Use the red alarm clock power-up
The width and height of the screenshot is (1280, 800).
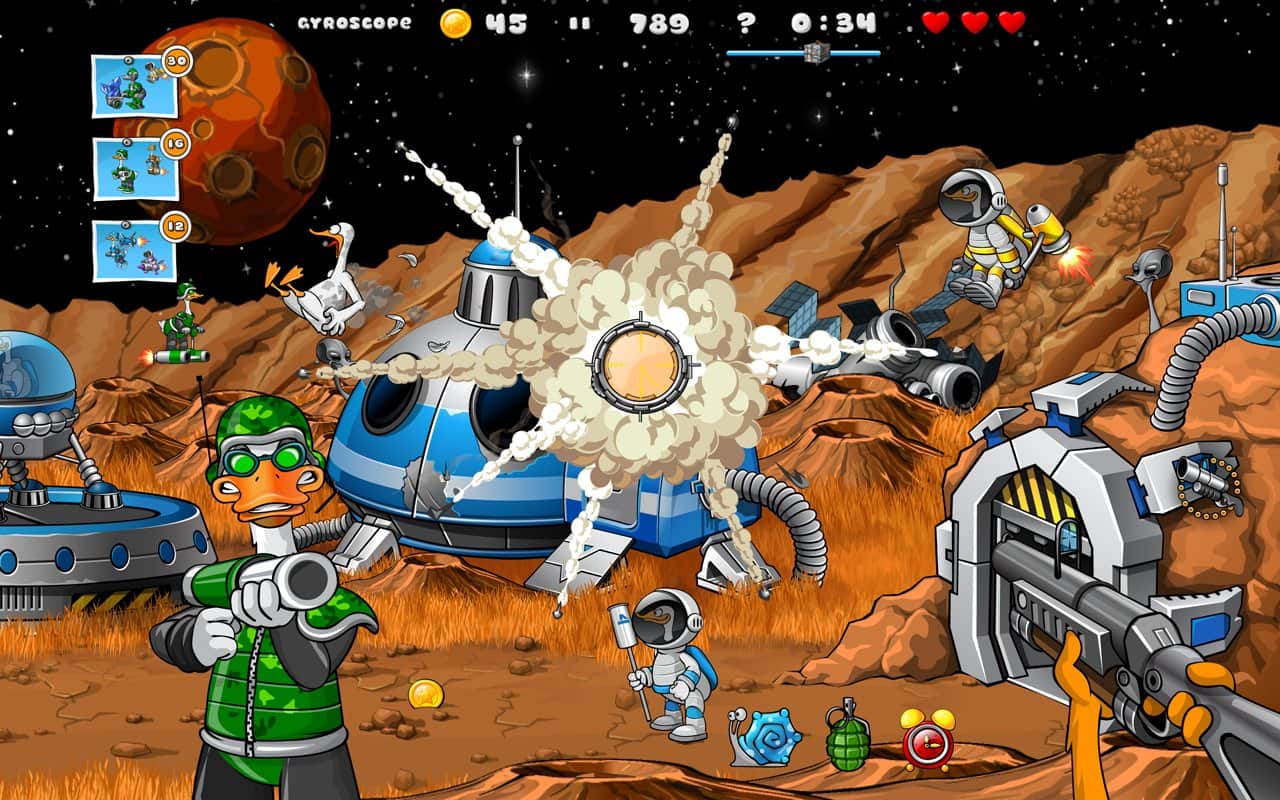(x=926, y=738)
